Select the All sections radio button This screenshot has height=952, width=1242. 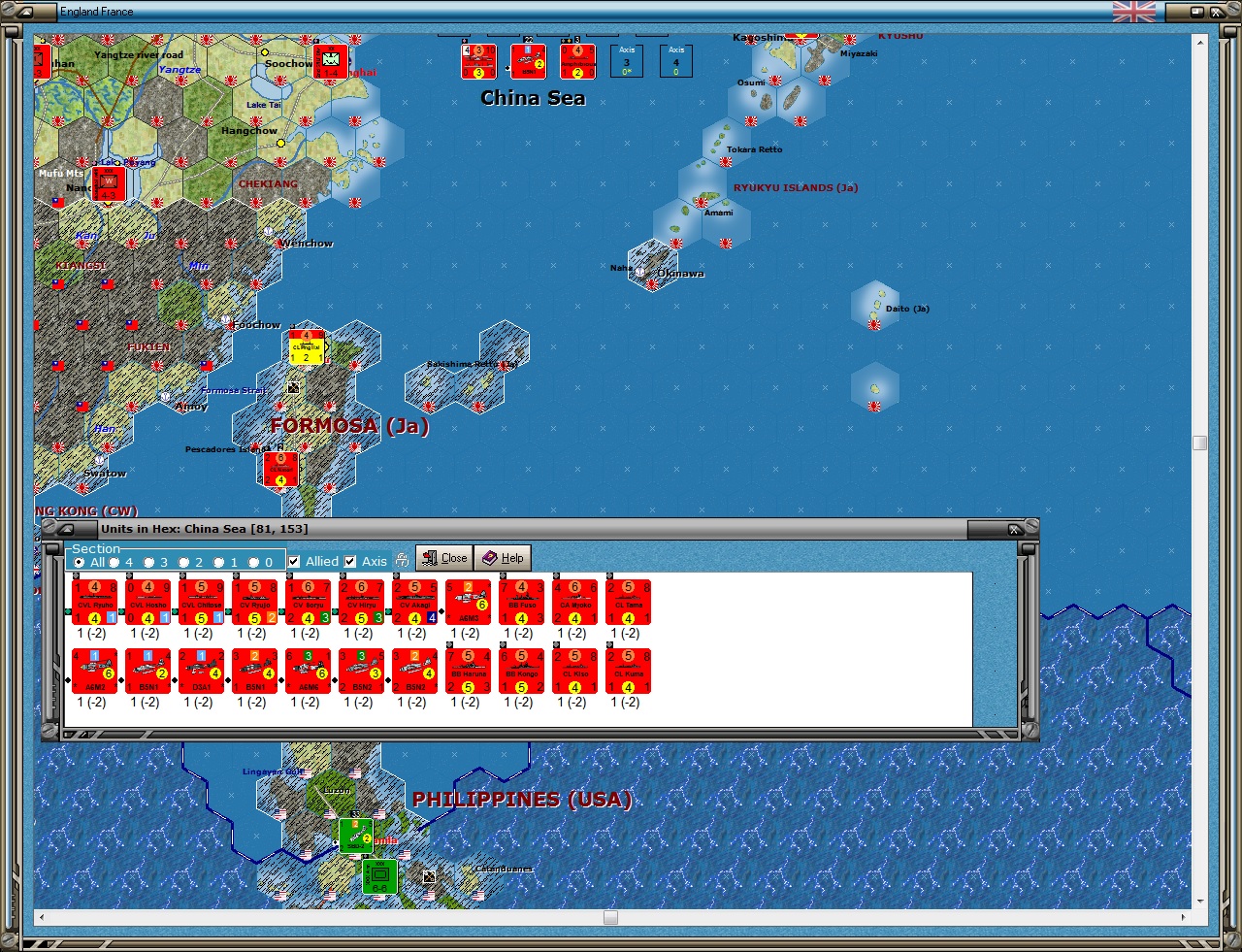[78, 562]
